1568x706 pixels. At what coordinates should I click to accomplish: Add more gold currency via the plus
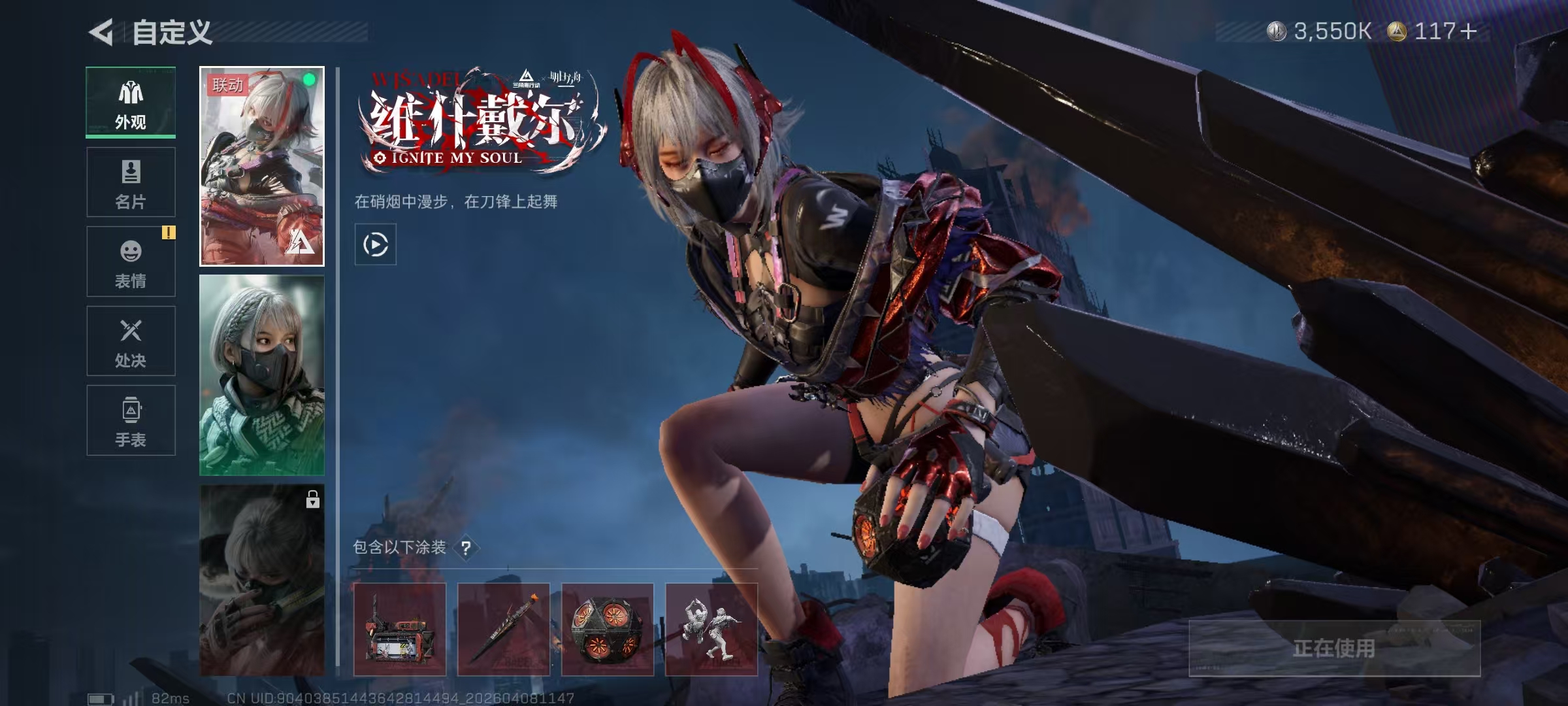[x=1468, y=31]
